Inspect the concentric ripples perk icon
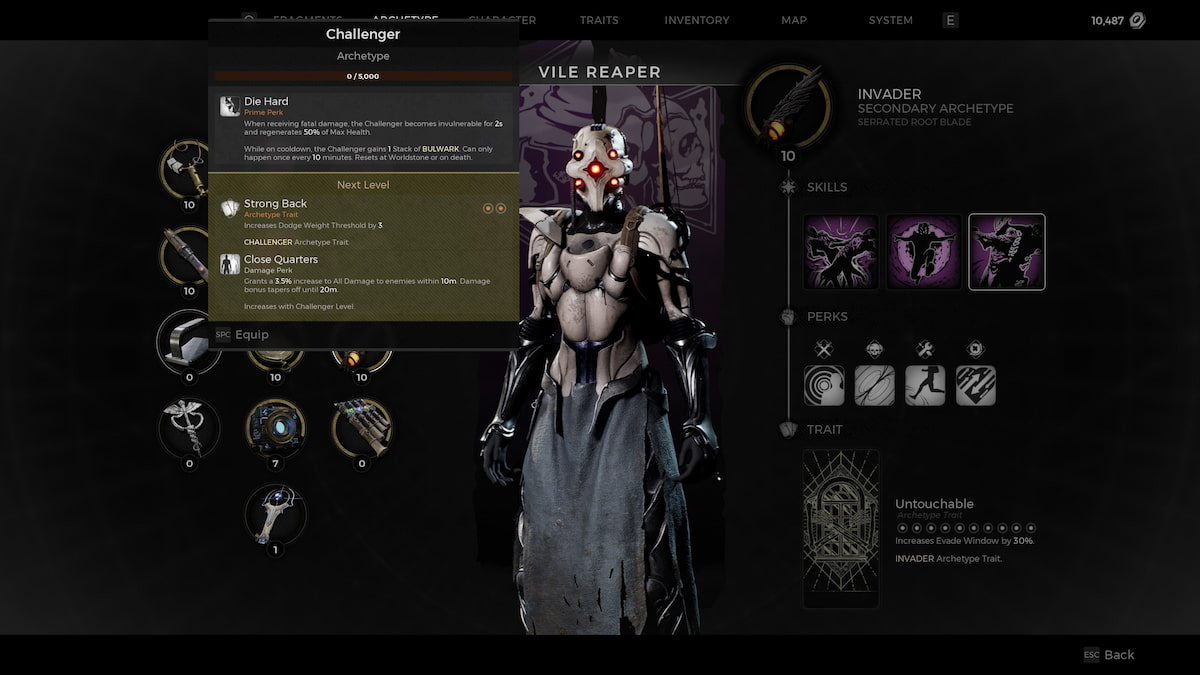The height and width of the screenshot is (675, 1200). pyautogui.click(x=824, y=385)
